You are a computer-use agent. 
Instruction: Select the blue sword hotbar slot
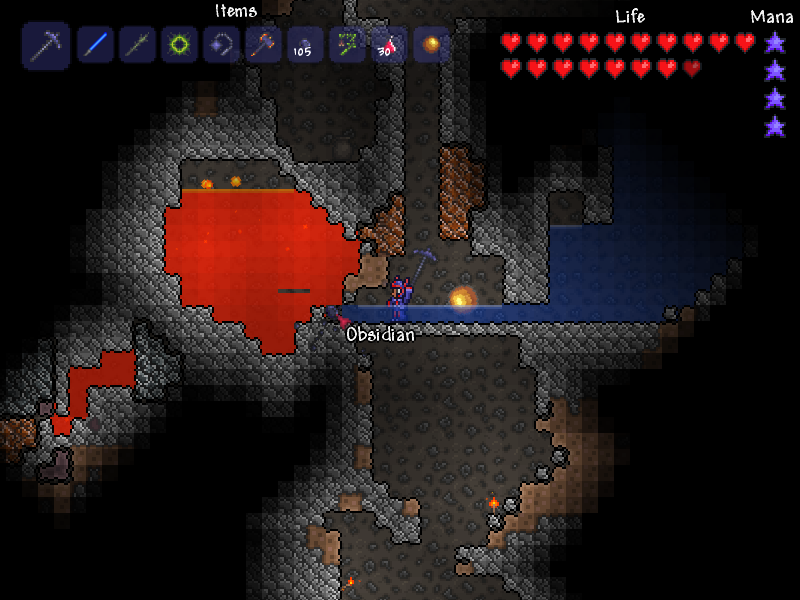pos(95,45)
